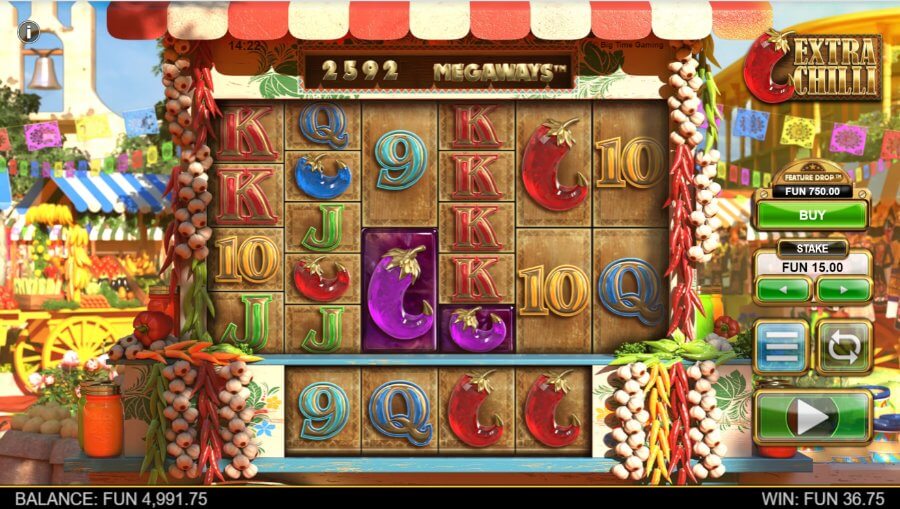Buy the Feature Drop for FUN 750.00
The height and width of the screenshot is (509, 900).
812,214
